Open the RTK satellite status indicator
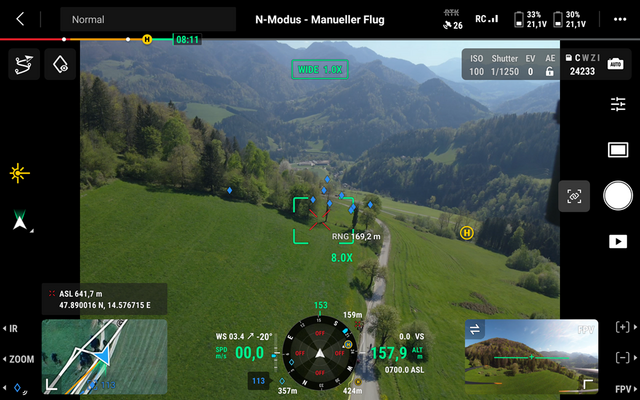This screenshot has width=640, height=400. point(452,19)
